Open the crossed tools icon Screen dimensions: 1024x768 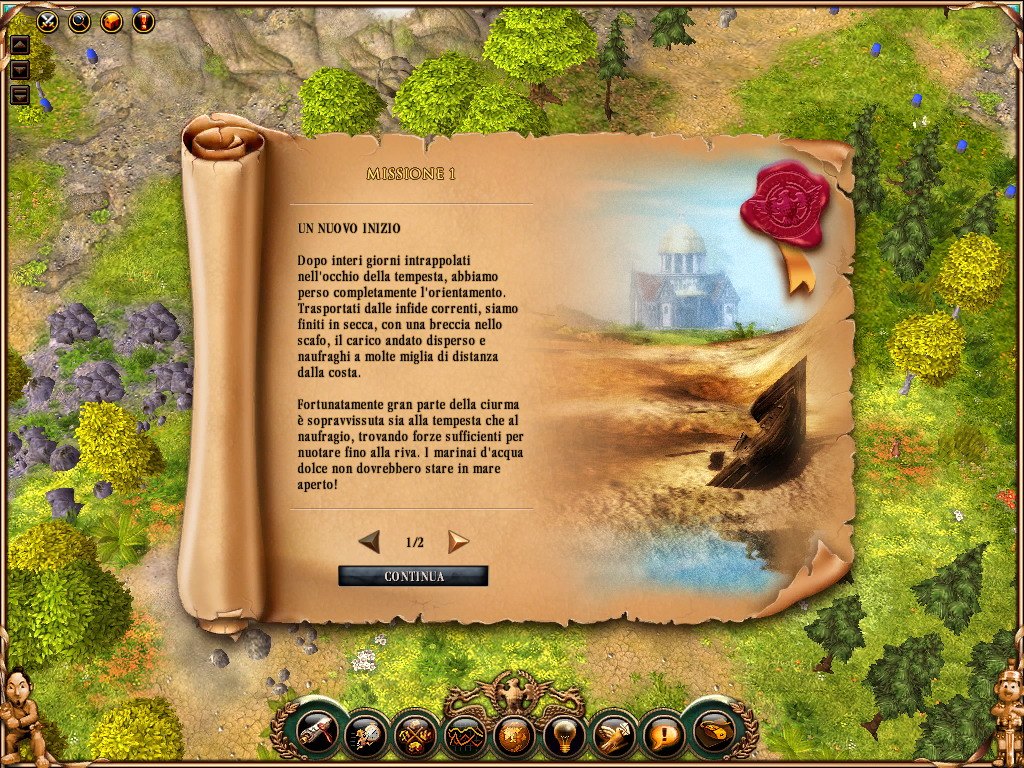415,737
